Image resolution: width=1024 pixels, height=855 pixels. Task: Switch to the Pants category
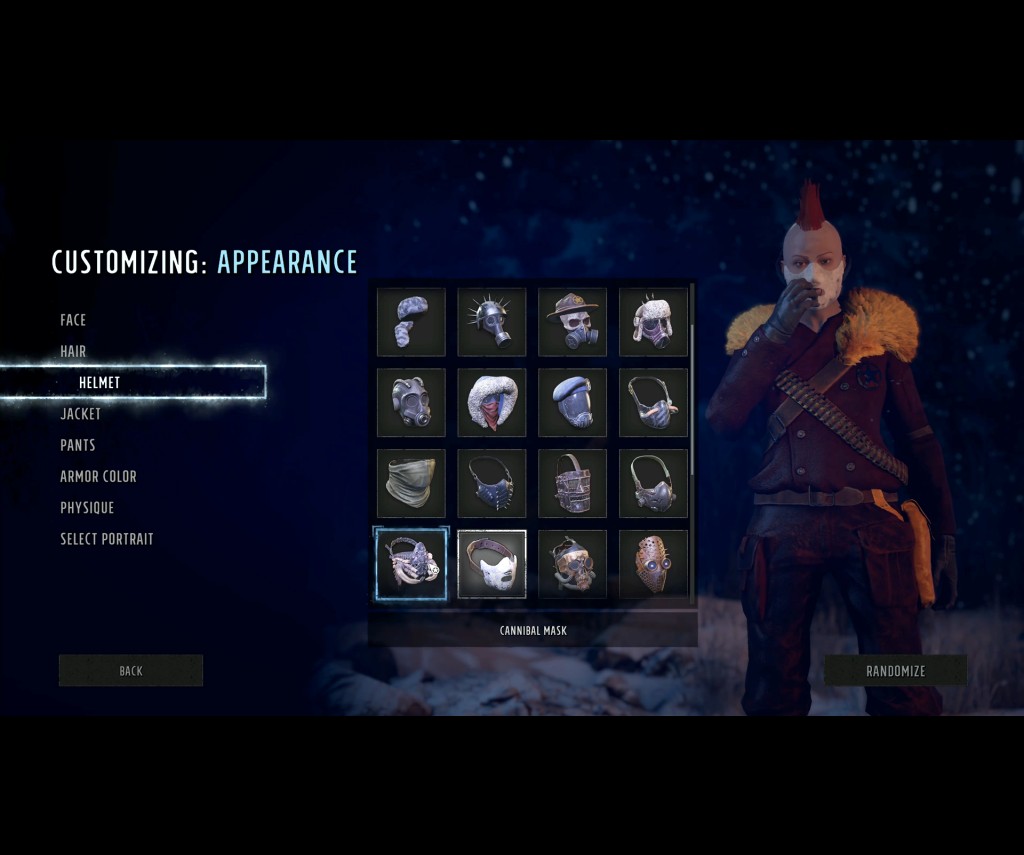pos(78,445)
